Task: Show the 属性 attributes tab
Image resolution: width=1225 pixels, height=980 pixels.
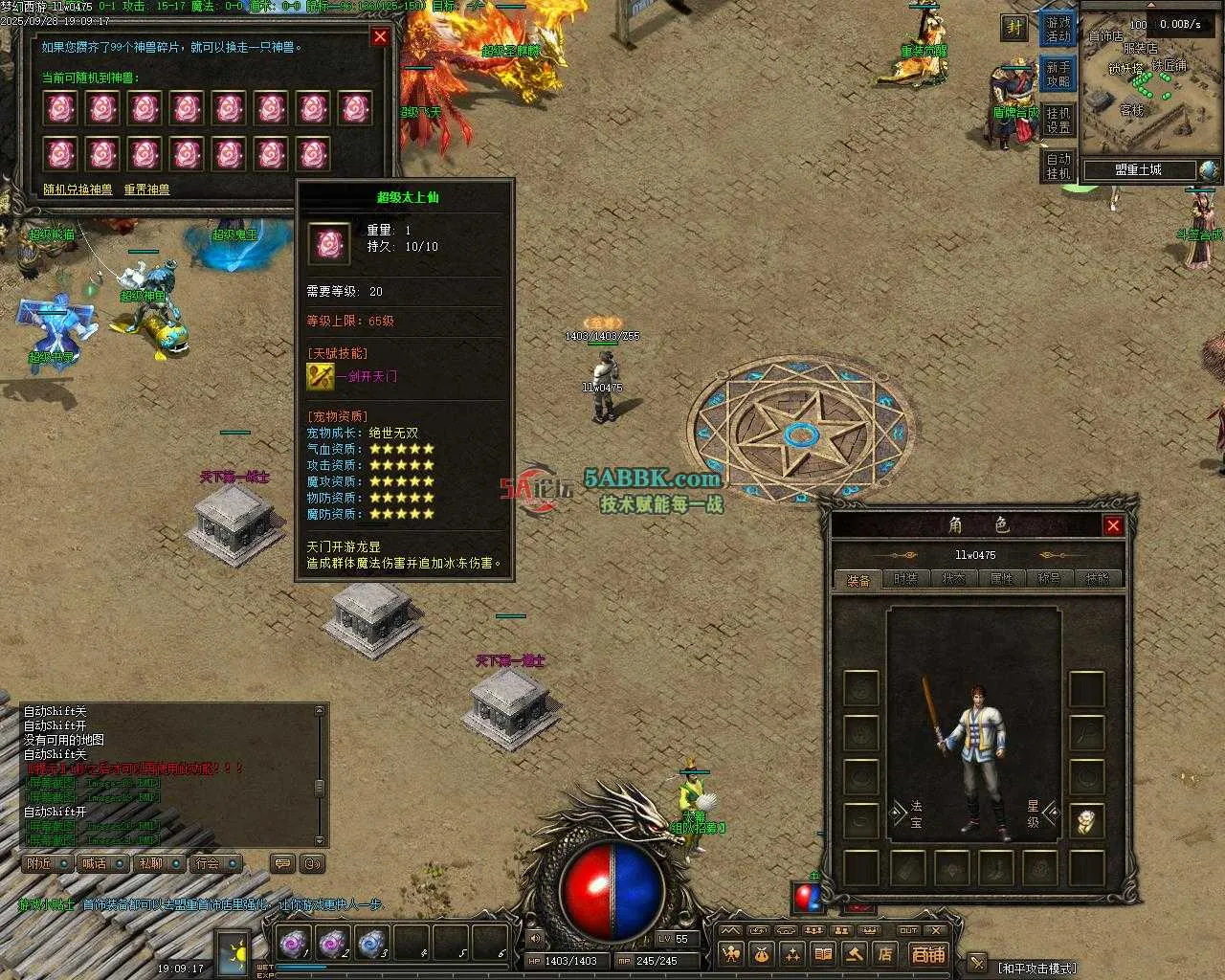Action: (1001, 579)
